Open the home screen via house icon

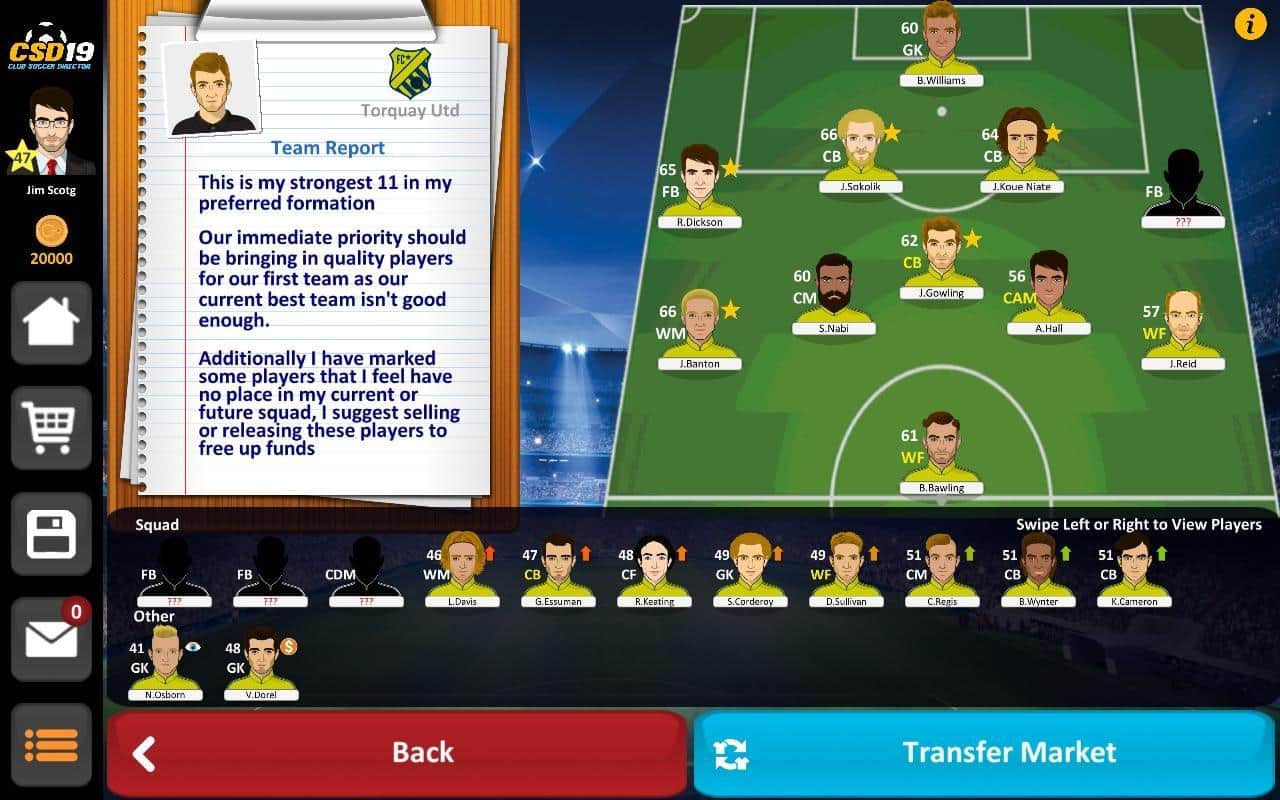(51, 323)
